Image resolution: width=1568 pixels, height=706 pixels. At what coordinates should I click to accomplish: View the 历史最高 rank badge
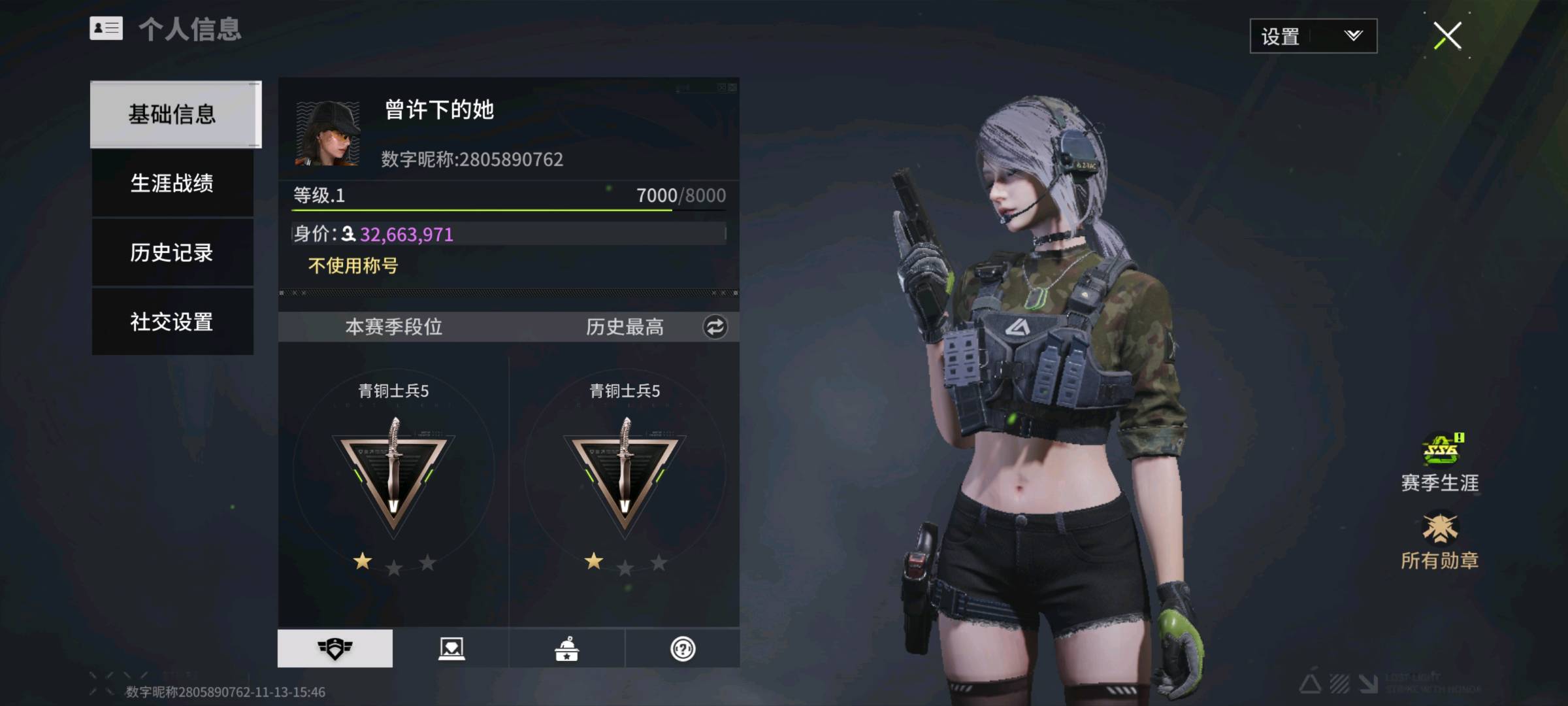(625, 474)
